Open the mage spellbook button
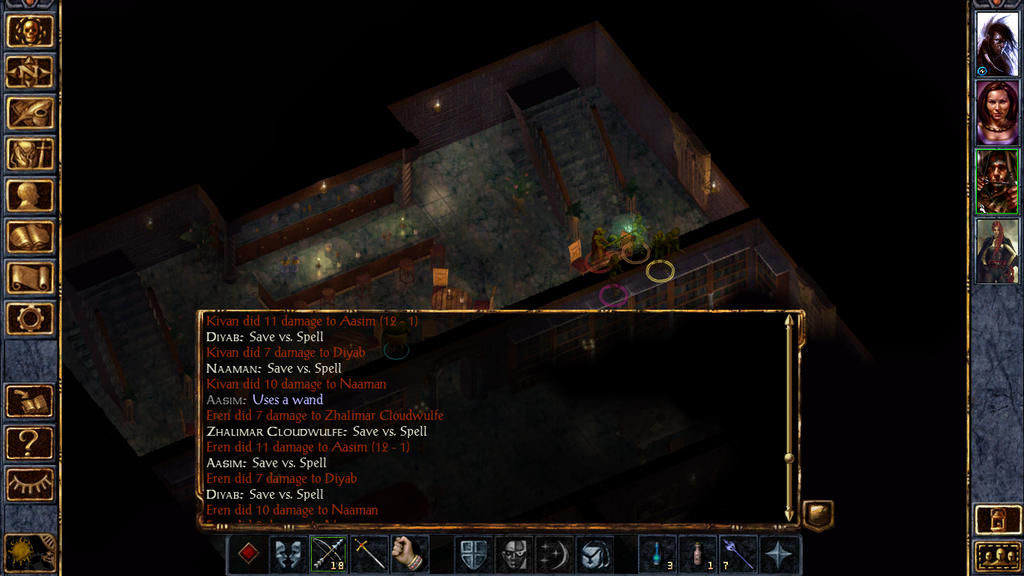Image resolution: width=1024 pixels, height=576 pixels. tap(30, 237)
